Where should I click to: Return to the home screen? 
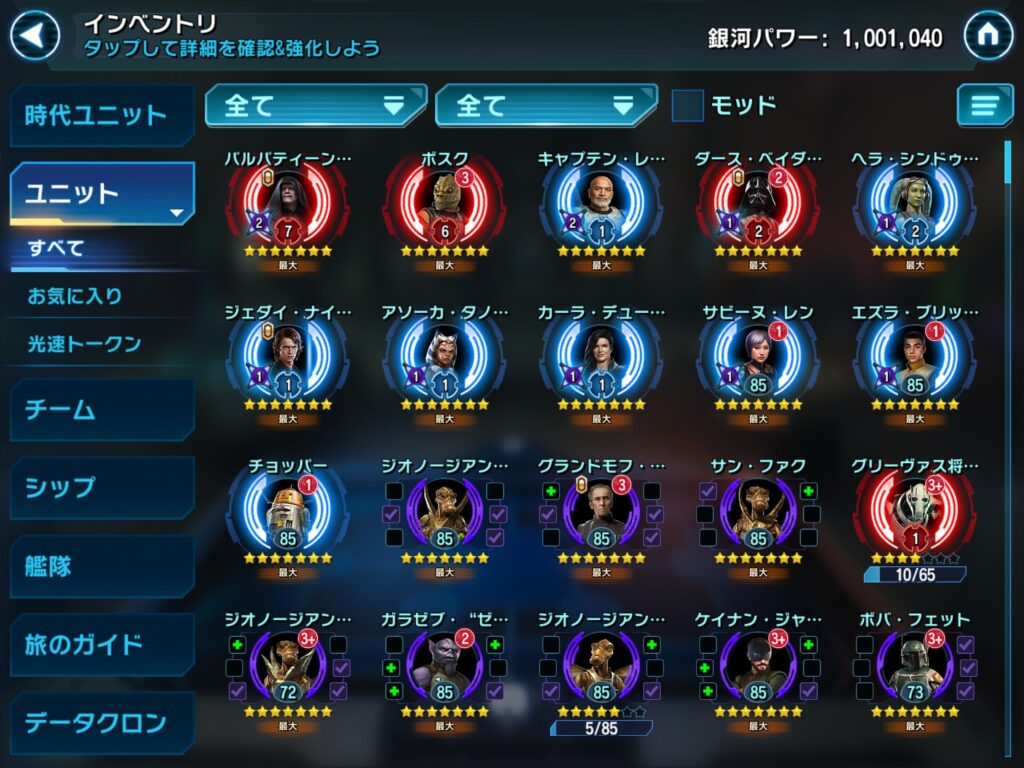(x=988, y=37)
